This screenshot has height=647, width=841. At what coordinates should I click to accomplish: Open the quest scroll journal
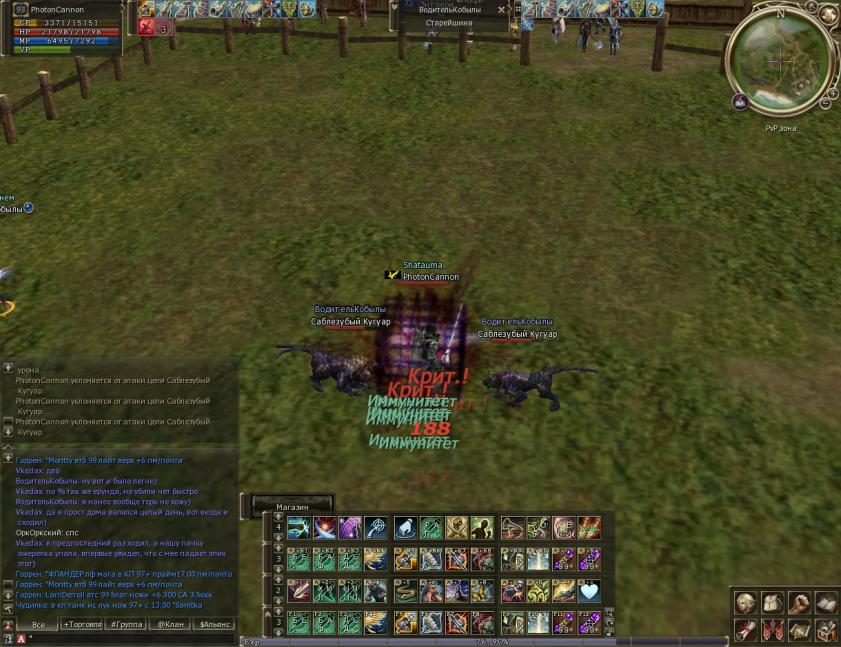point(744,630)
